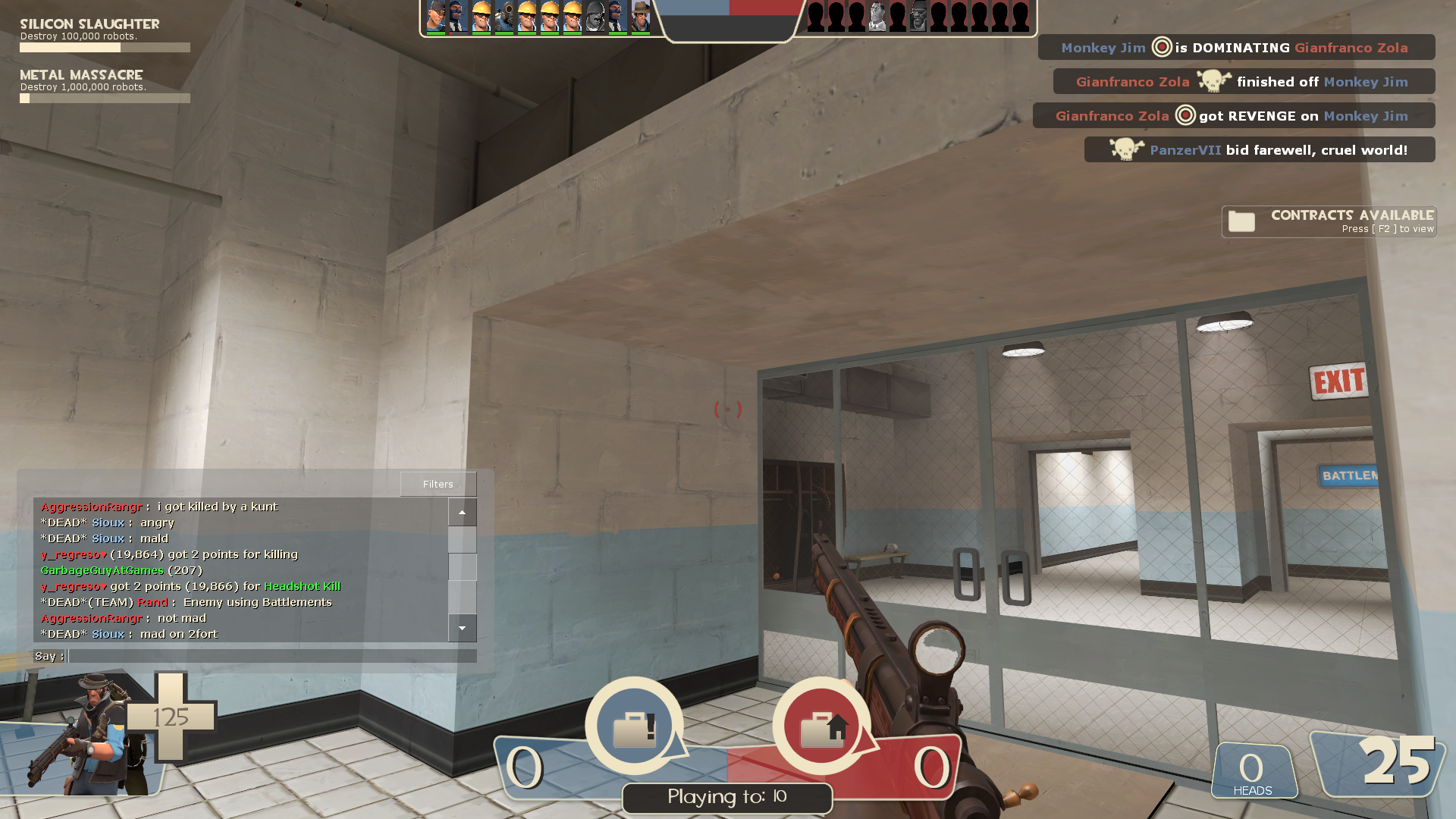Image resolution: width=1456 pixels, height=819 pixels.
Task: Click the chat scrollbar thumb
Action: (x=462, y=566)
